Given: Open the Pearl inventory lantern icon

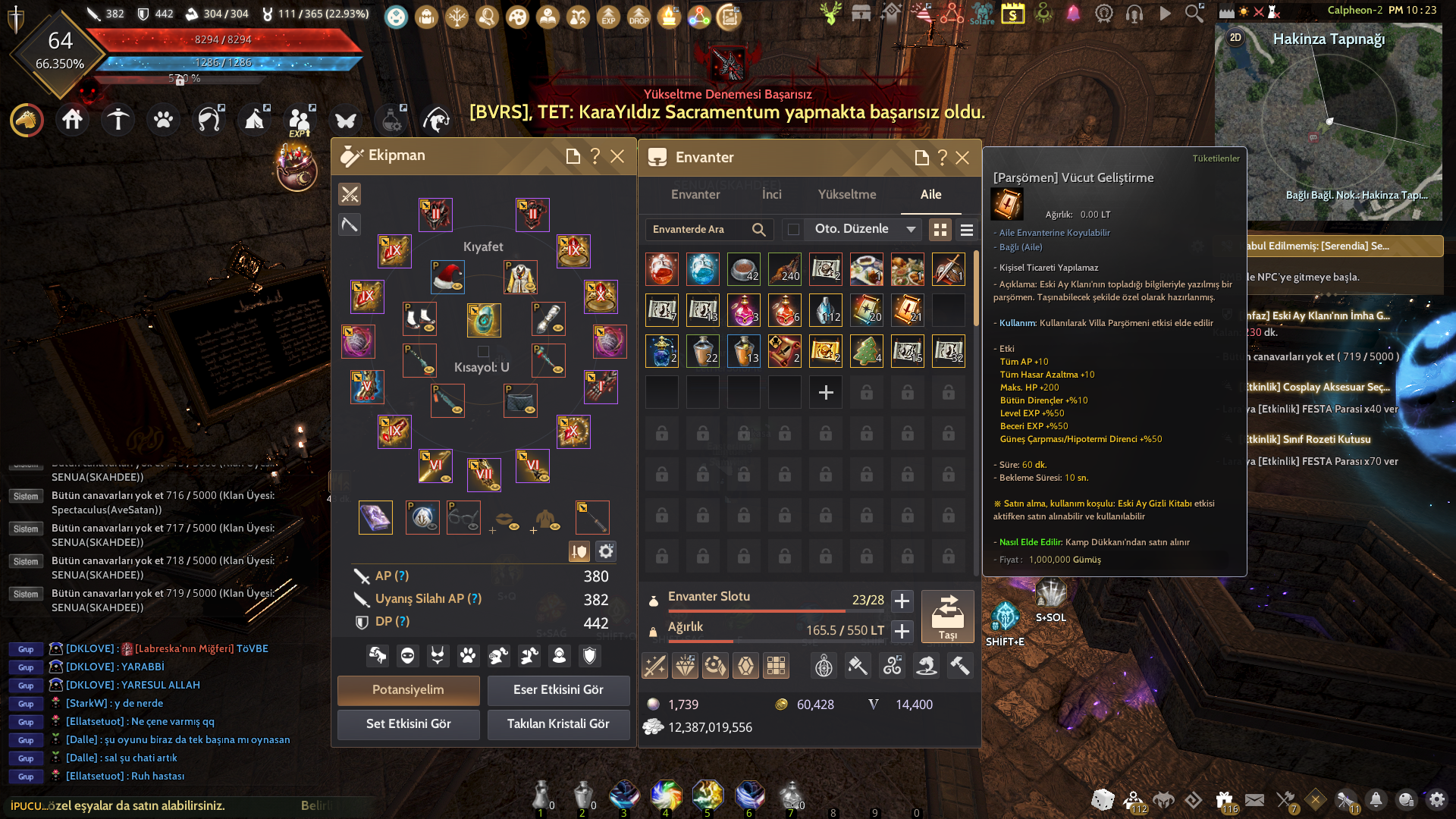Looking at the screenshot, I should point(824,666).
